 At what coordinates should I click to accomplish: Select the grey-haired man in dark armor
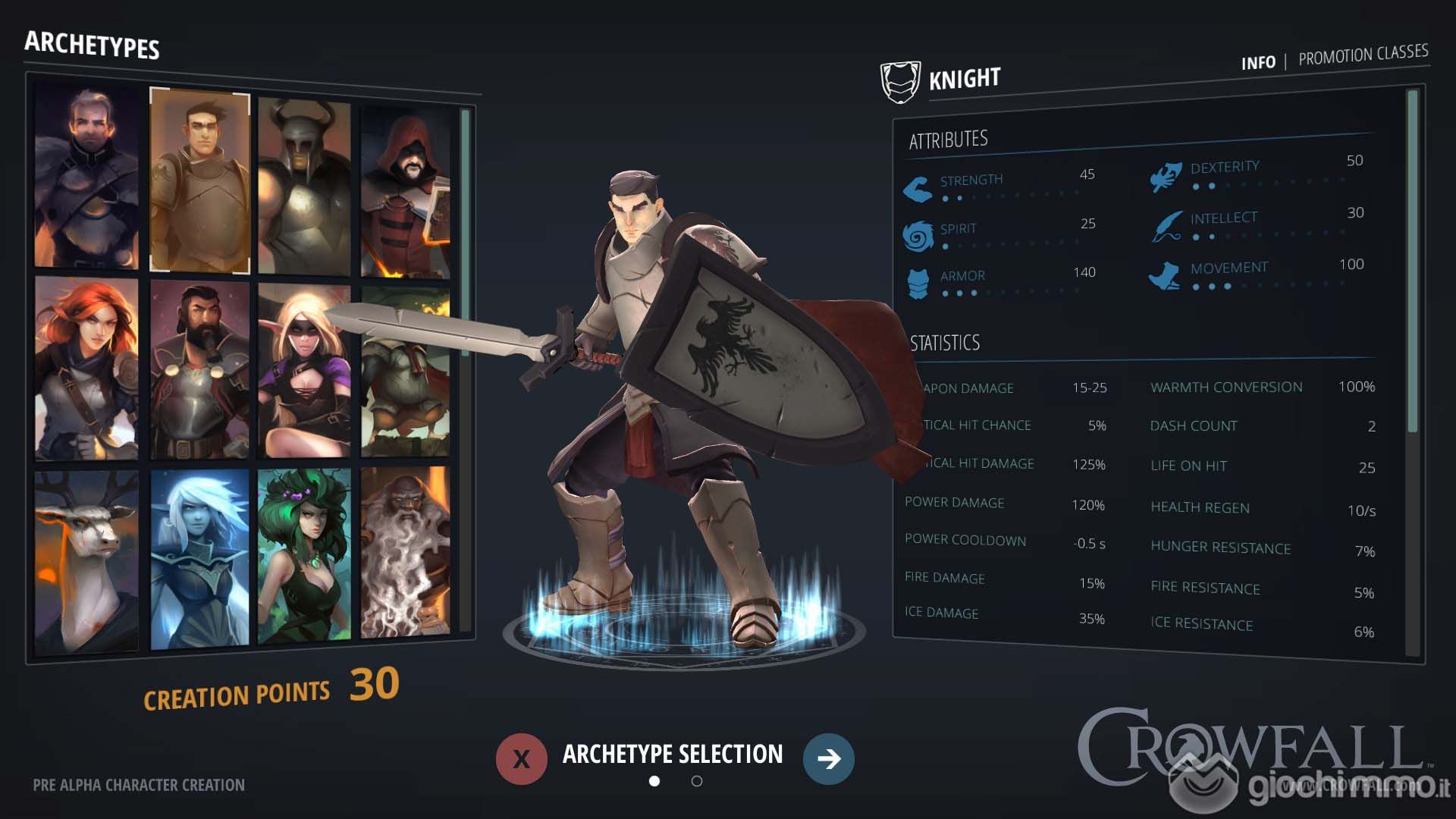(86, 176)
